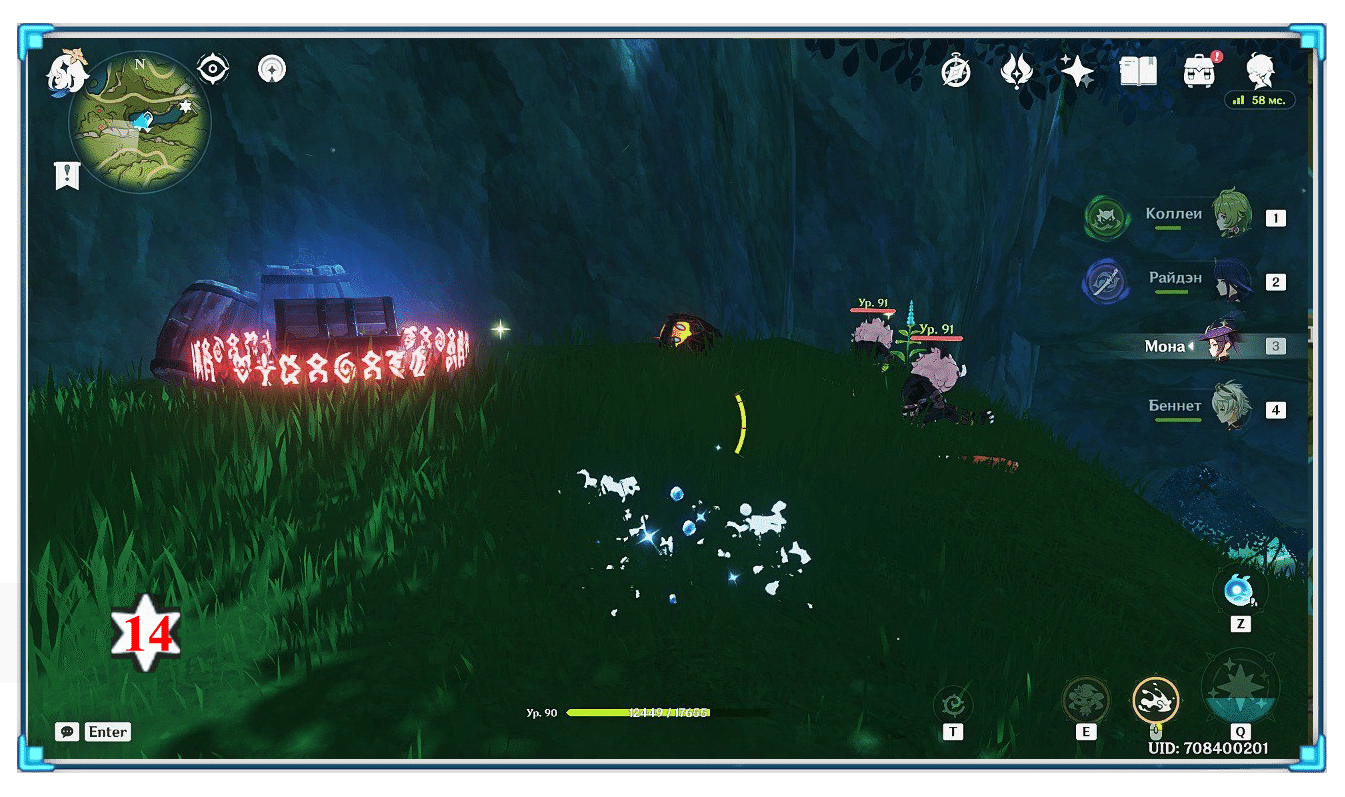Open the chat speech bubble
The image size is (1345, 797).
pos(67,731)
